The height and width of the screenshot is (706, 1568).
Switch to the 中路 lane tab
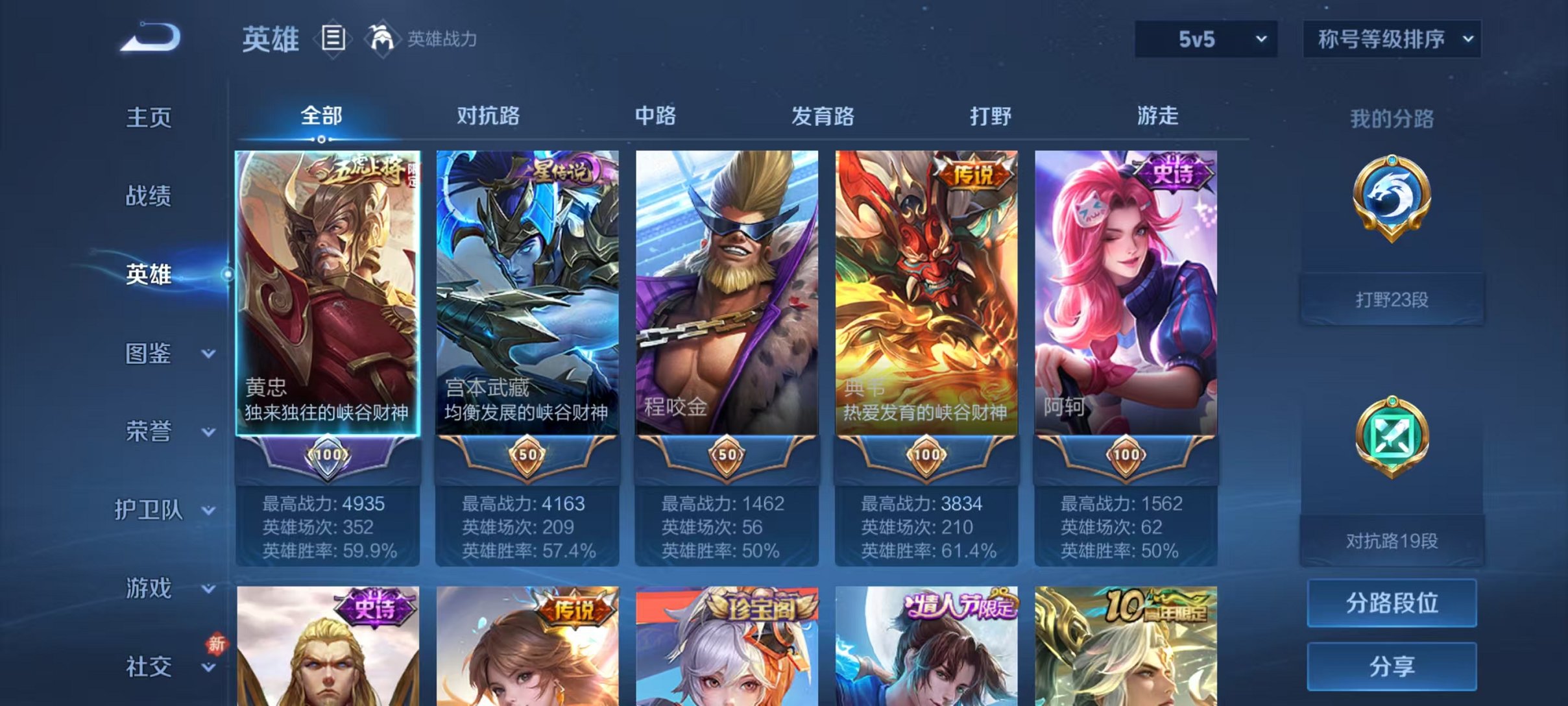pyautogui.click(x=655, y=117)
